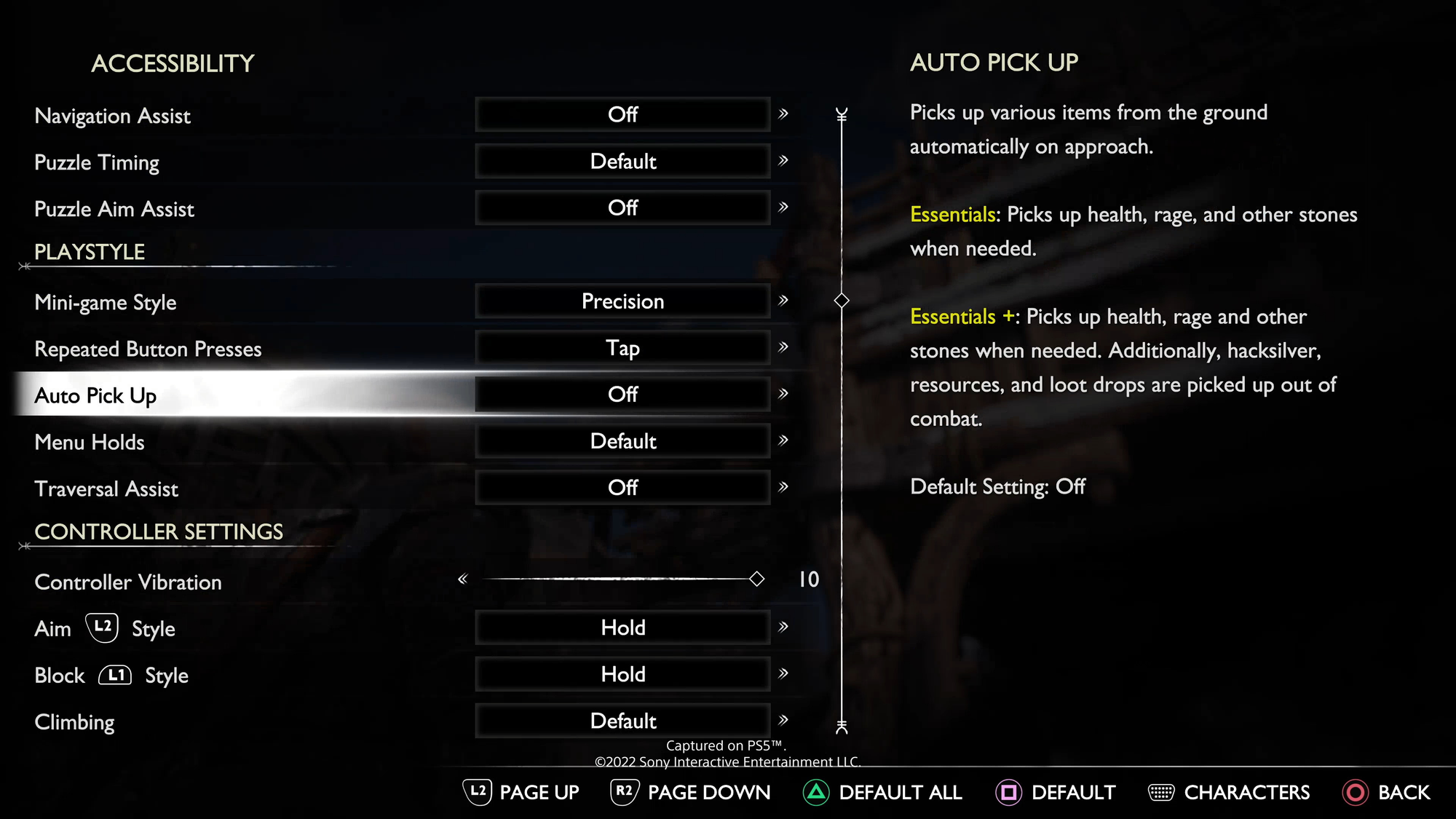The width and height of the screenshot is (1456, 819).
Task: Select the Menu Holds setting
Action: coord(90,442)
